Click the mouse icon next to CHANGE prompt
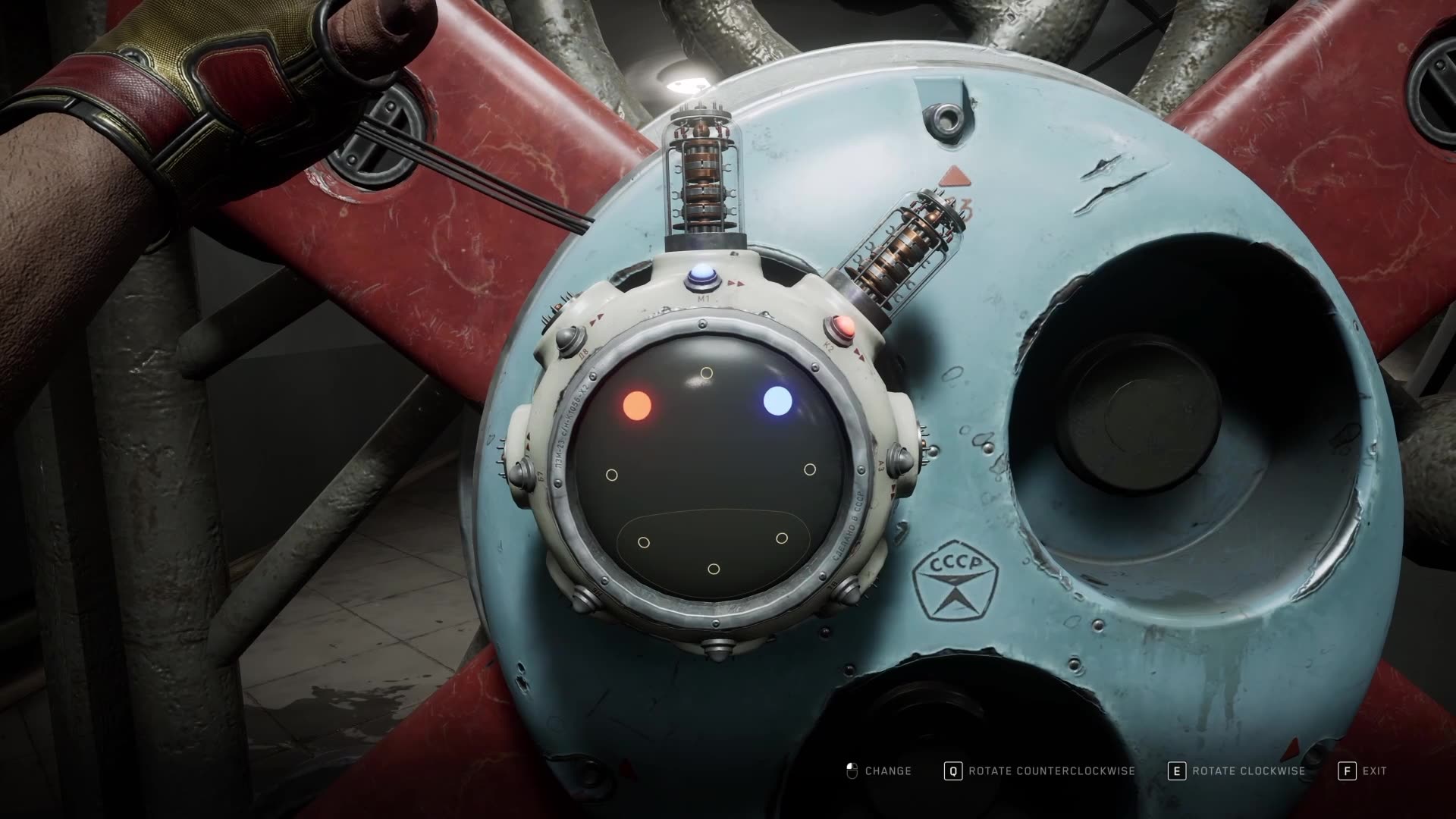 pyautogui.click(x=852, y=771)
